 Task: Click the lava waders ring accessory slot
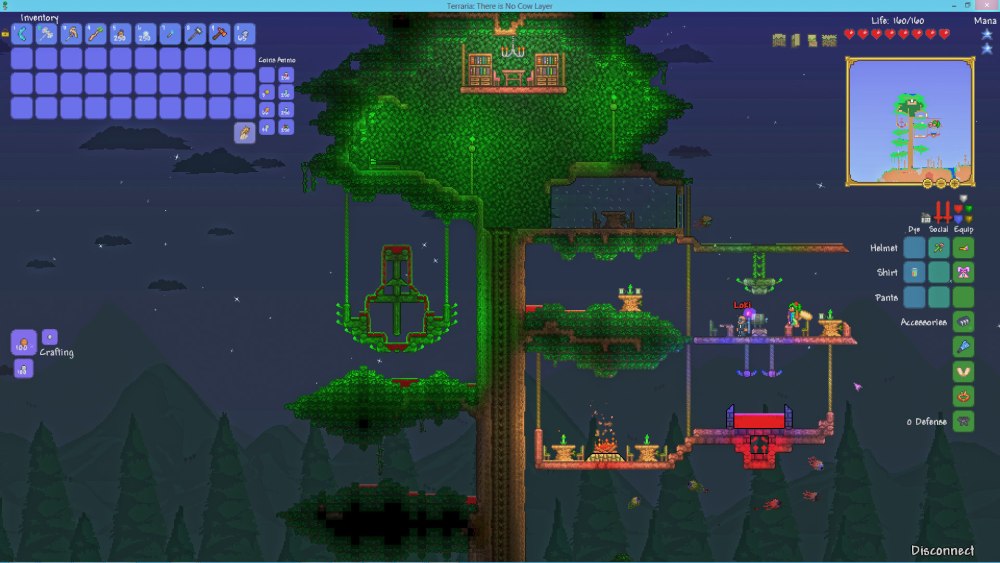tap(963, 396)
